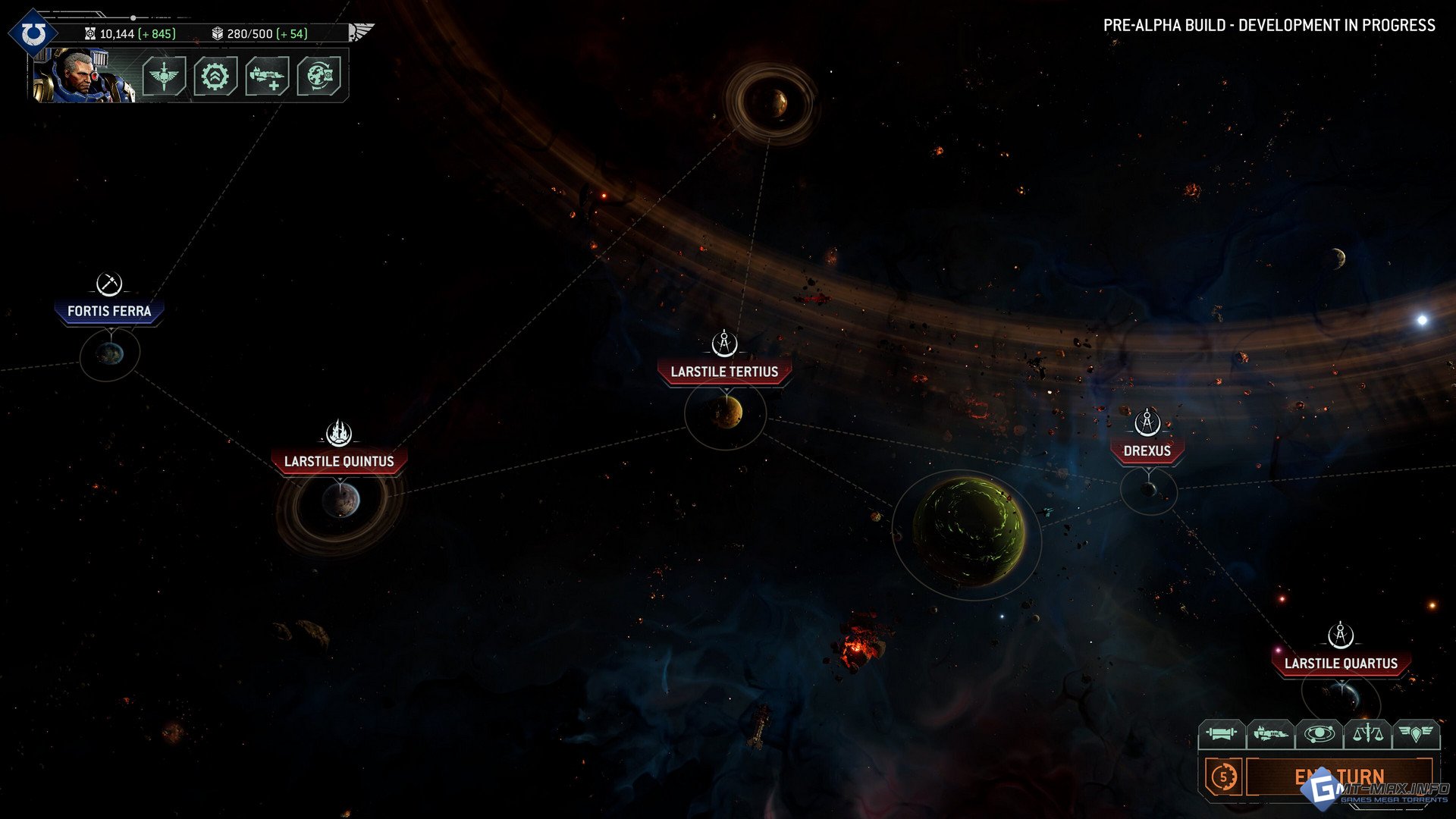The width and height of the screenshot is (1456, 819).
Task: Select the Drexus system label
Action: [x=1147, y=450]
